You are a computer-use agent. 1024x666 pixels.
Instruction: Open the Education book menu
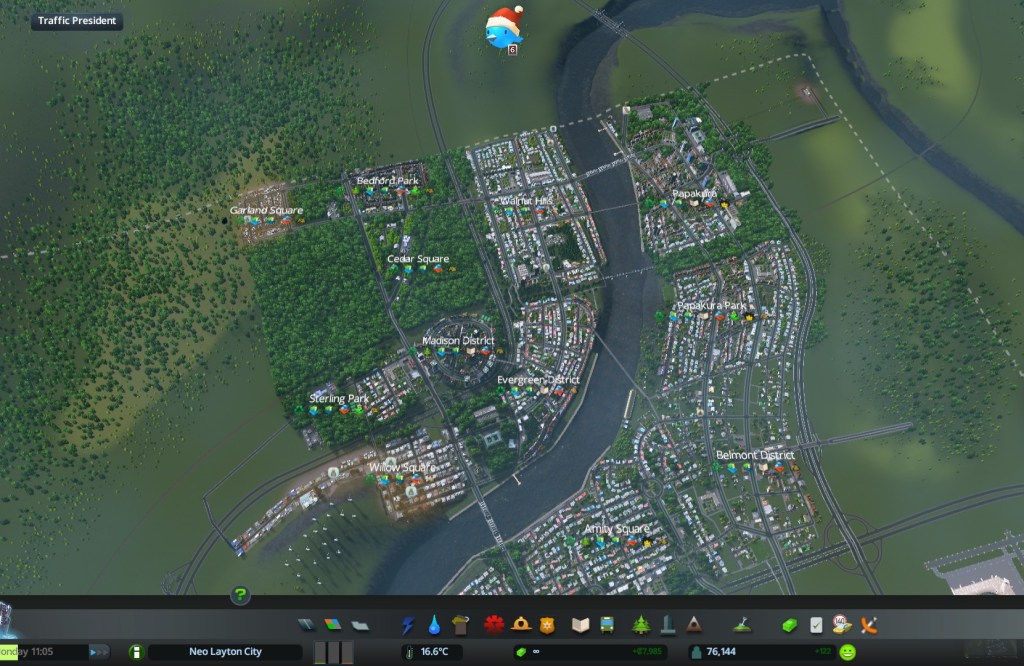[x=579, y=625]
